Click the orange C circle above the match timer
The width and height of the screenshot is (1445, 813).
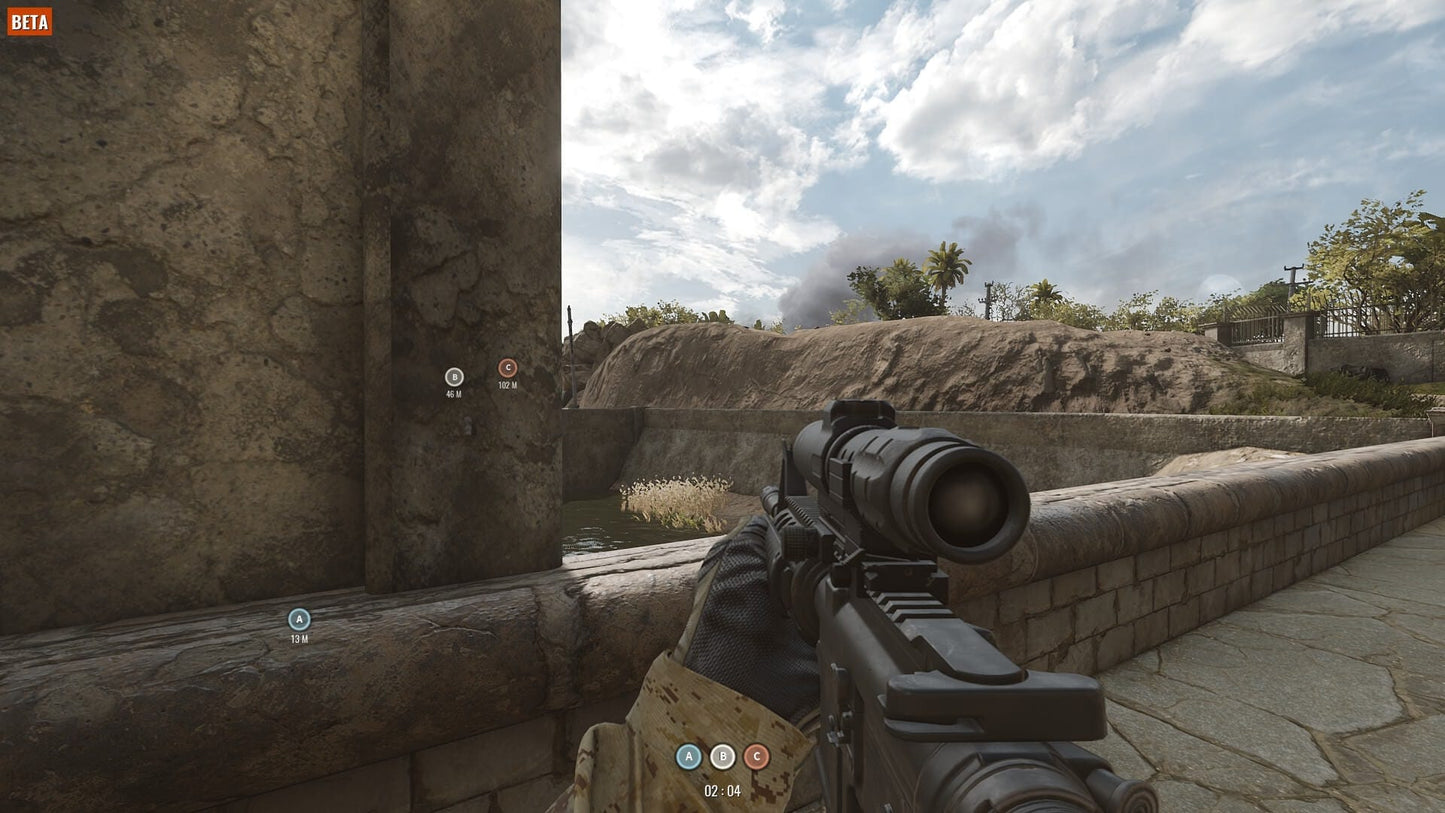(756, 757)
